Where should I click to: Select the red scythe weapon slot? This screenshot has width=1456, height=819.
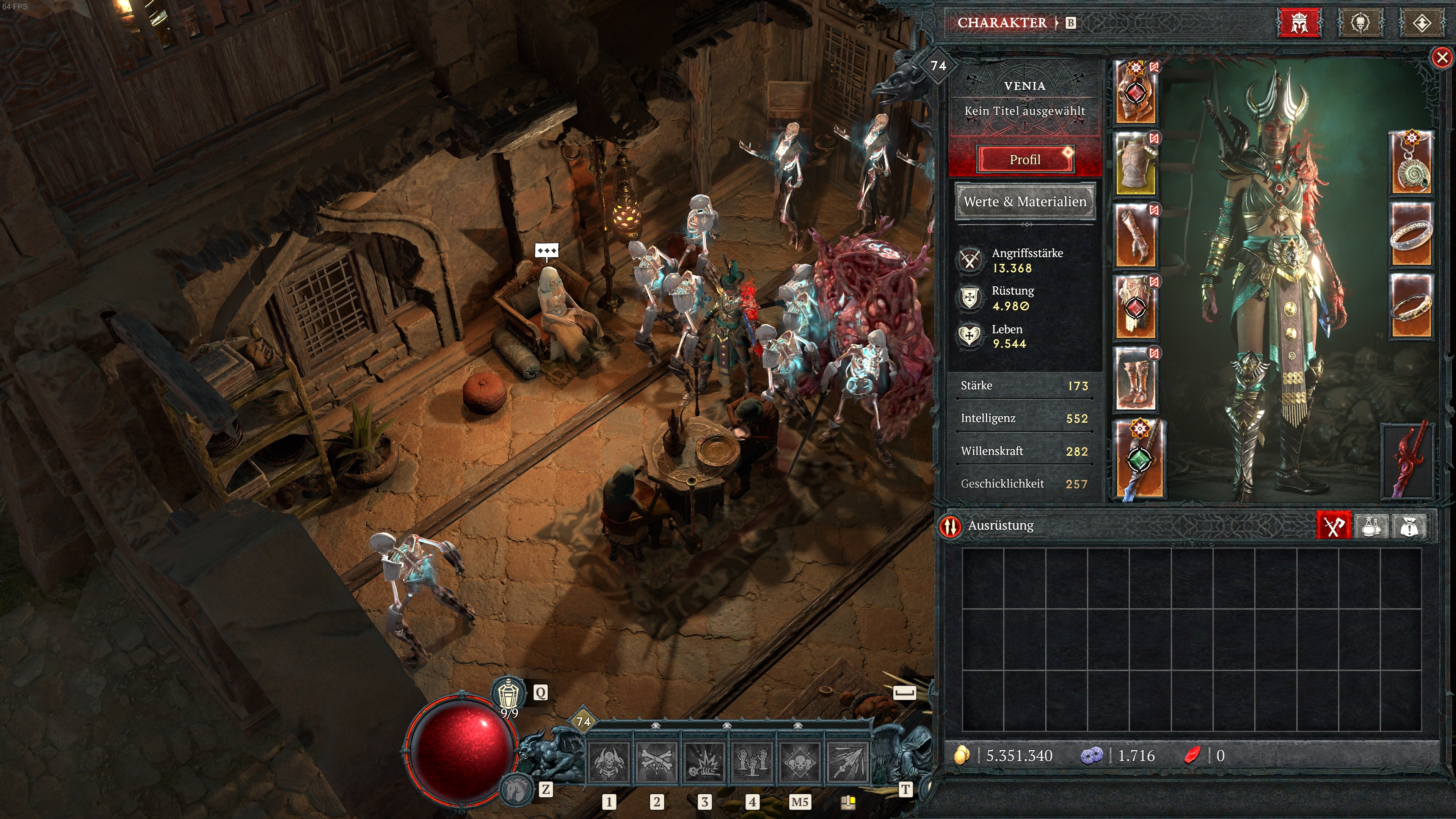[1408, 461]
